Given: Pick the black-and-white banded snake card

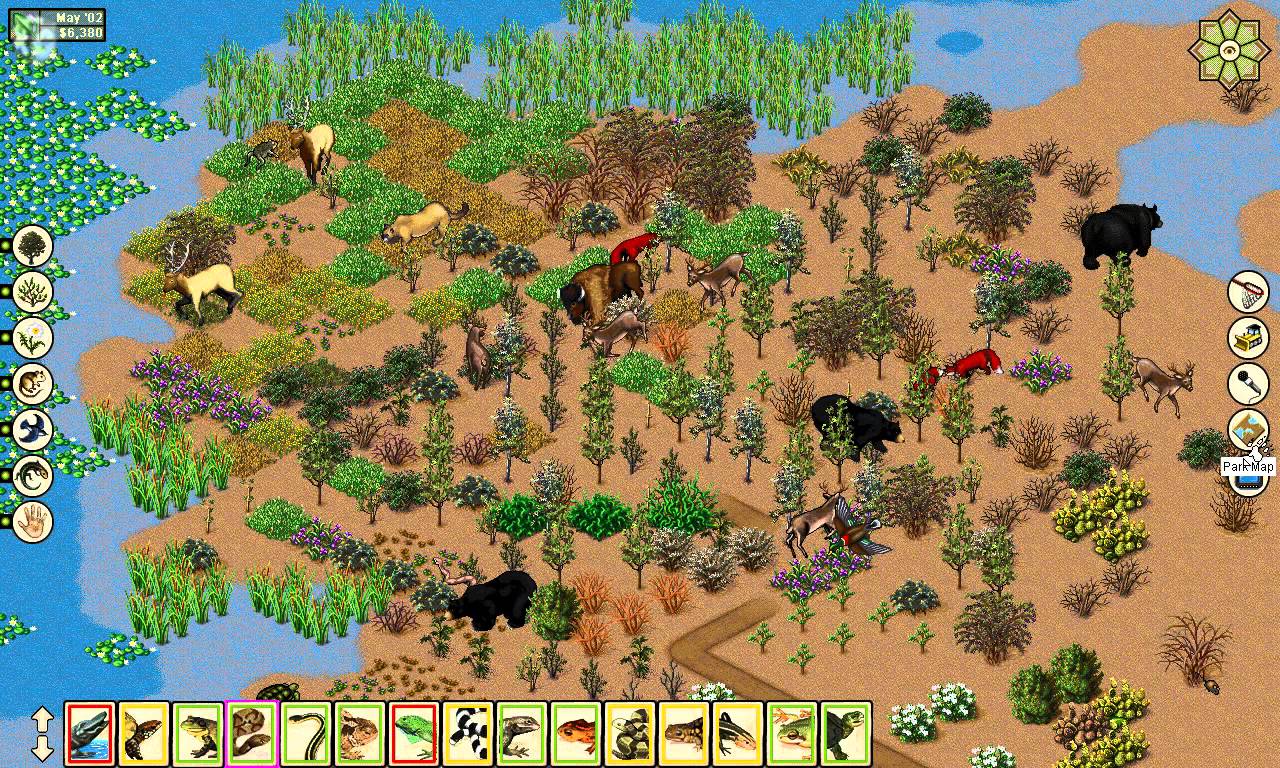Looking at the screenshot, I should 468,734.
